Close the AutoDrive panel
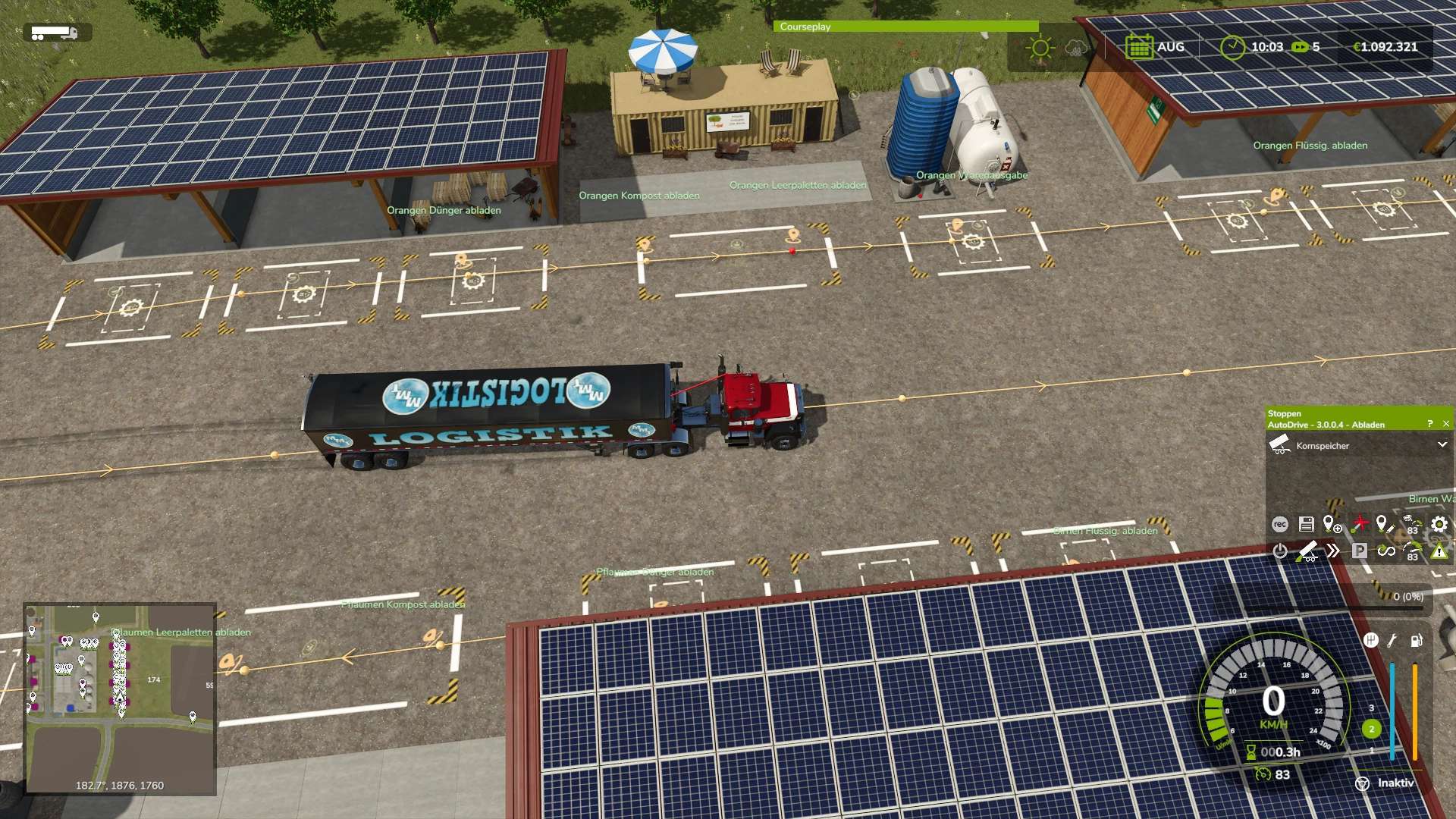The width and height of the screenshot is (1456, 819). point(1445,424)
